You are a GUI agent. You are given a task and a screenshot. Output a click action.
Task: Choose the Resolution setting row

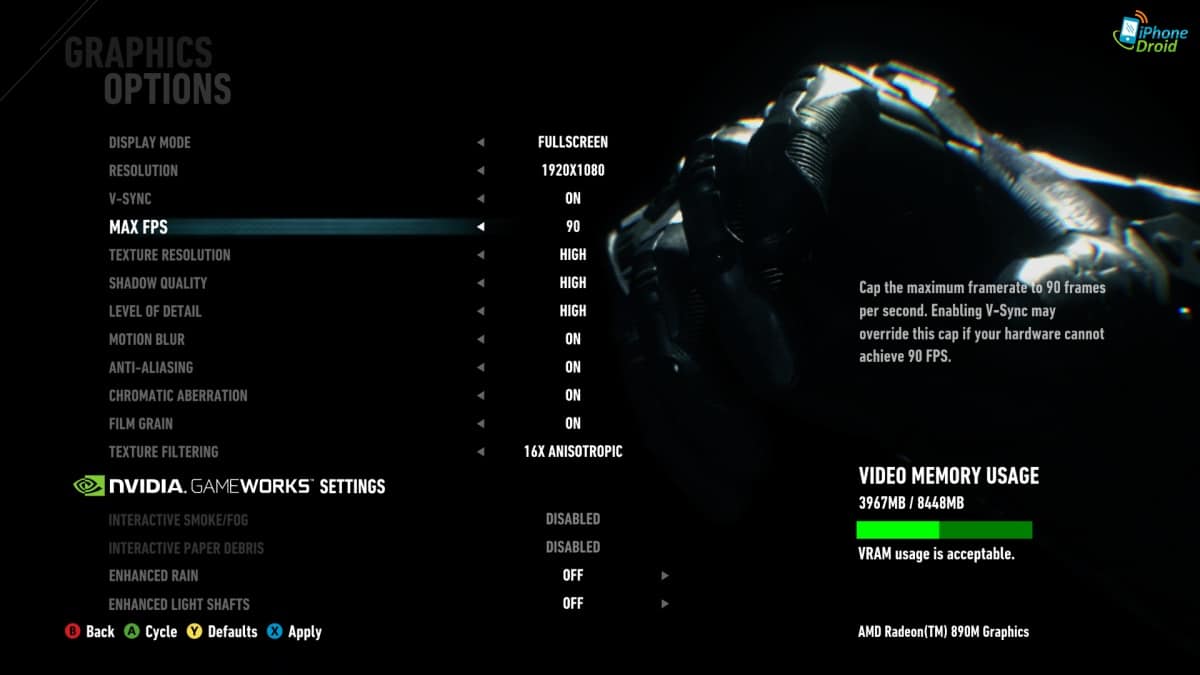tap(143, 170)
